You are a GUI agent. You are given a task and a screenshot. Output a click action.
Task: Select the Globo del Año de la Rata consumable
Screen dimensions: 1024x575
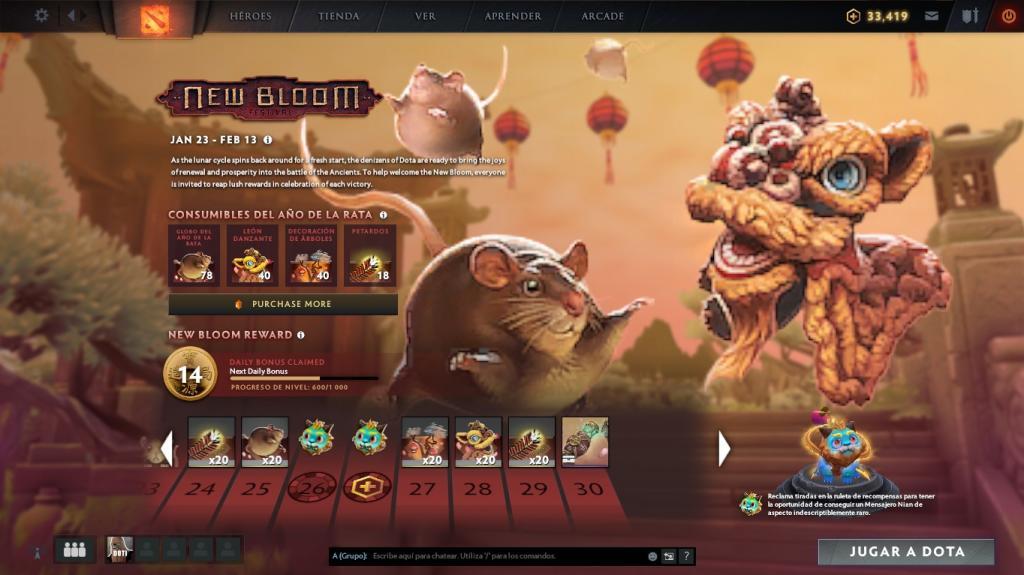click(194, 255)
